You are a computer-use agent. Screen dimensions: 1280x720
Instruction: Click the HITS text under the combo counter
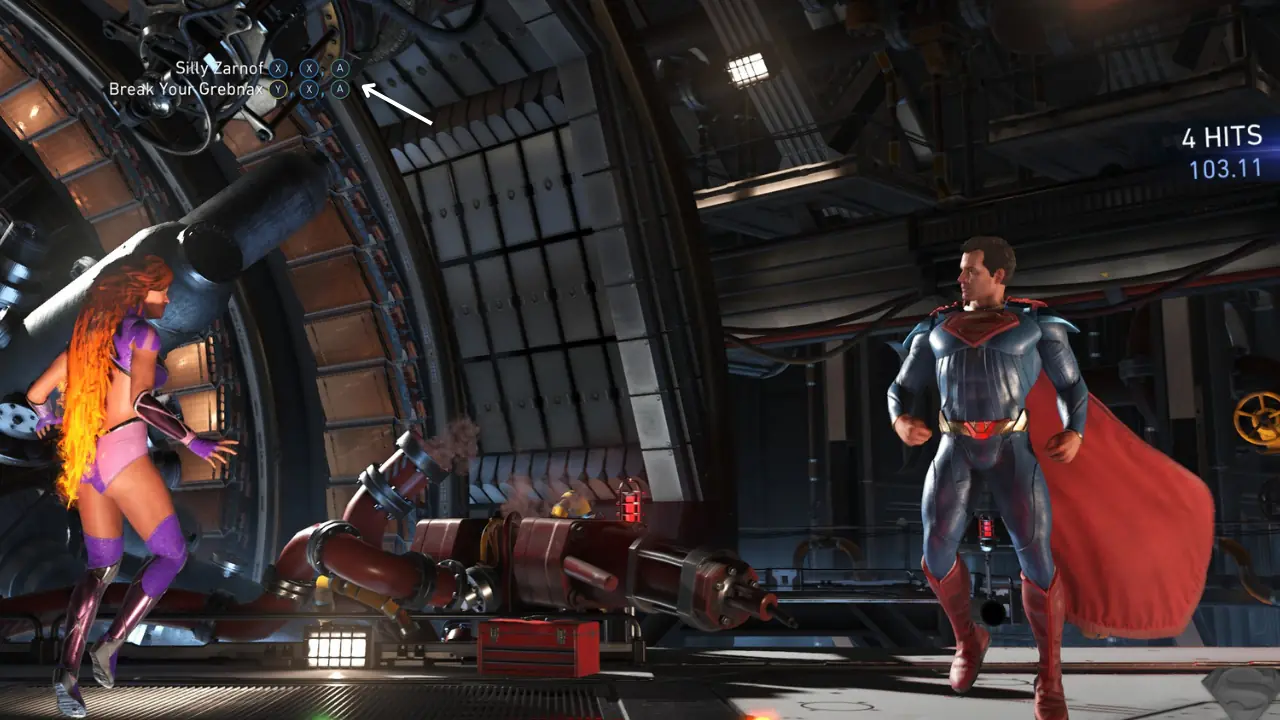click(1232, 138)
